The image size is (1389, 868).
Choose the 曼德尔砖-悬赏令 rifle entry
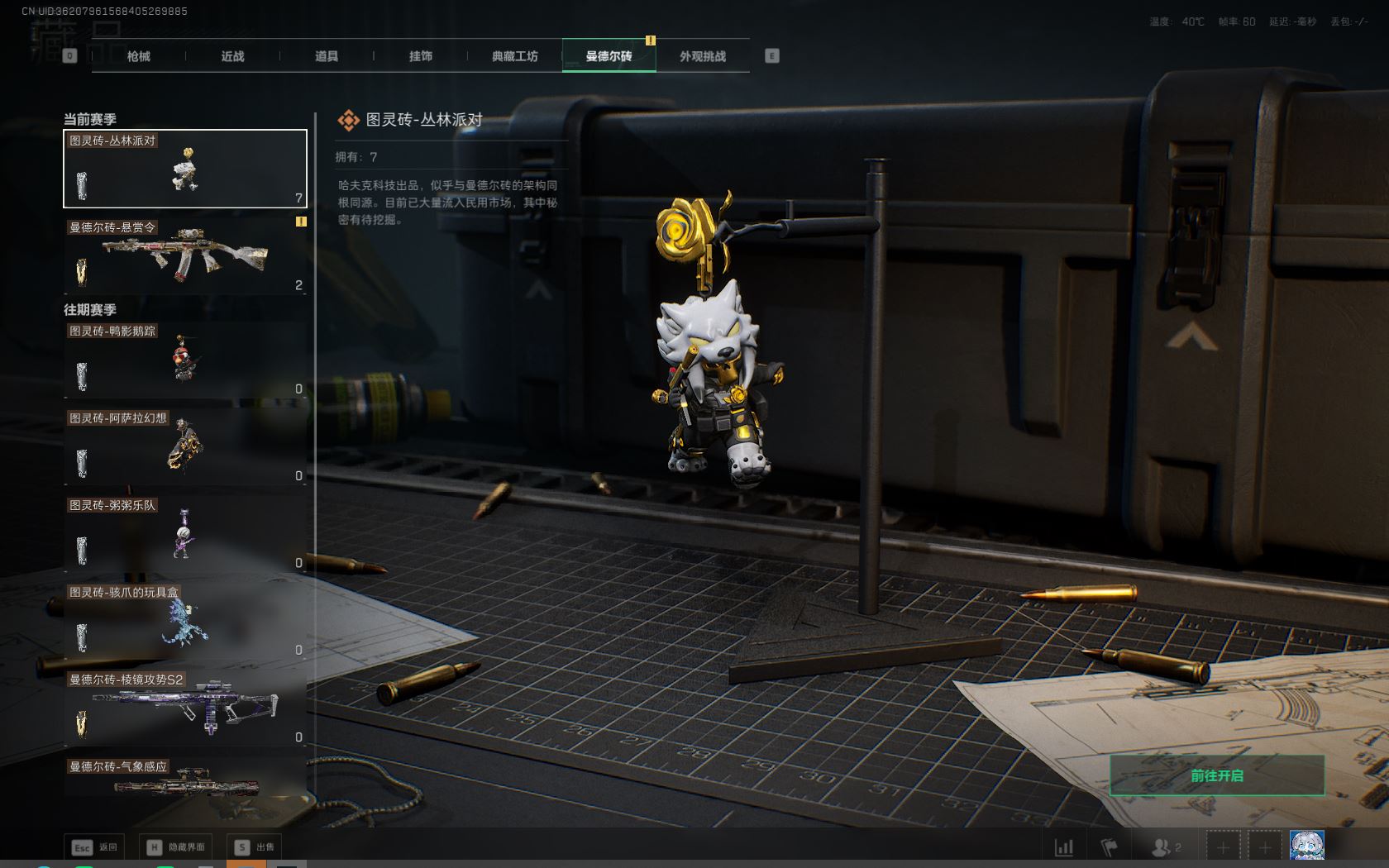pos(185,255)
